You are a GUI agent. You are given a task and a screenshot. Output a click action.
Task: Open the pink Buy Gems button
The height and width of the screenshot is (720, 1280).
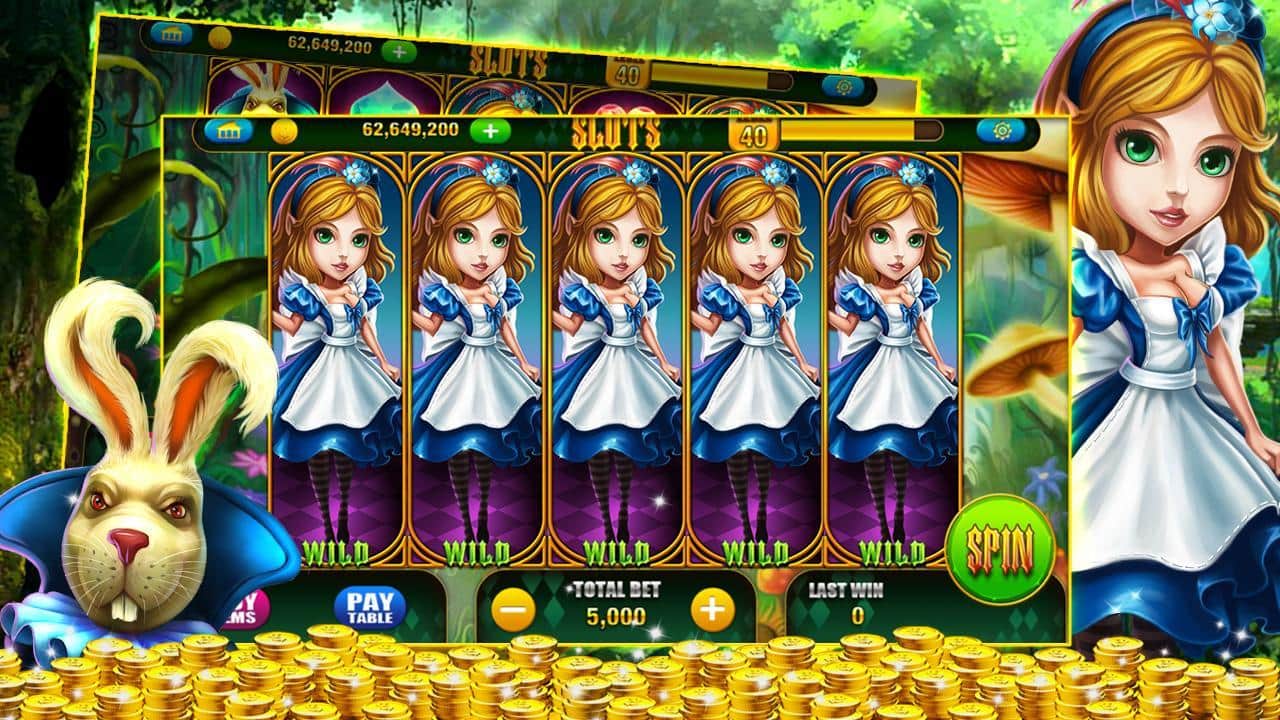point(250,606)
